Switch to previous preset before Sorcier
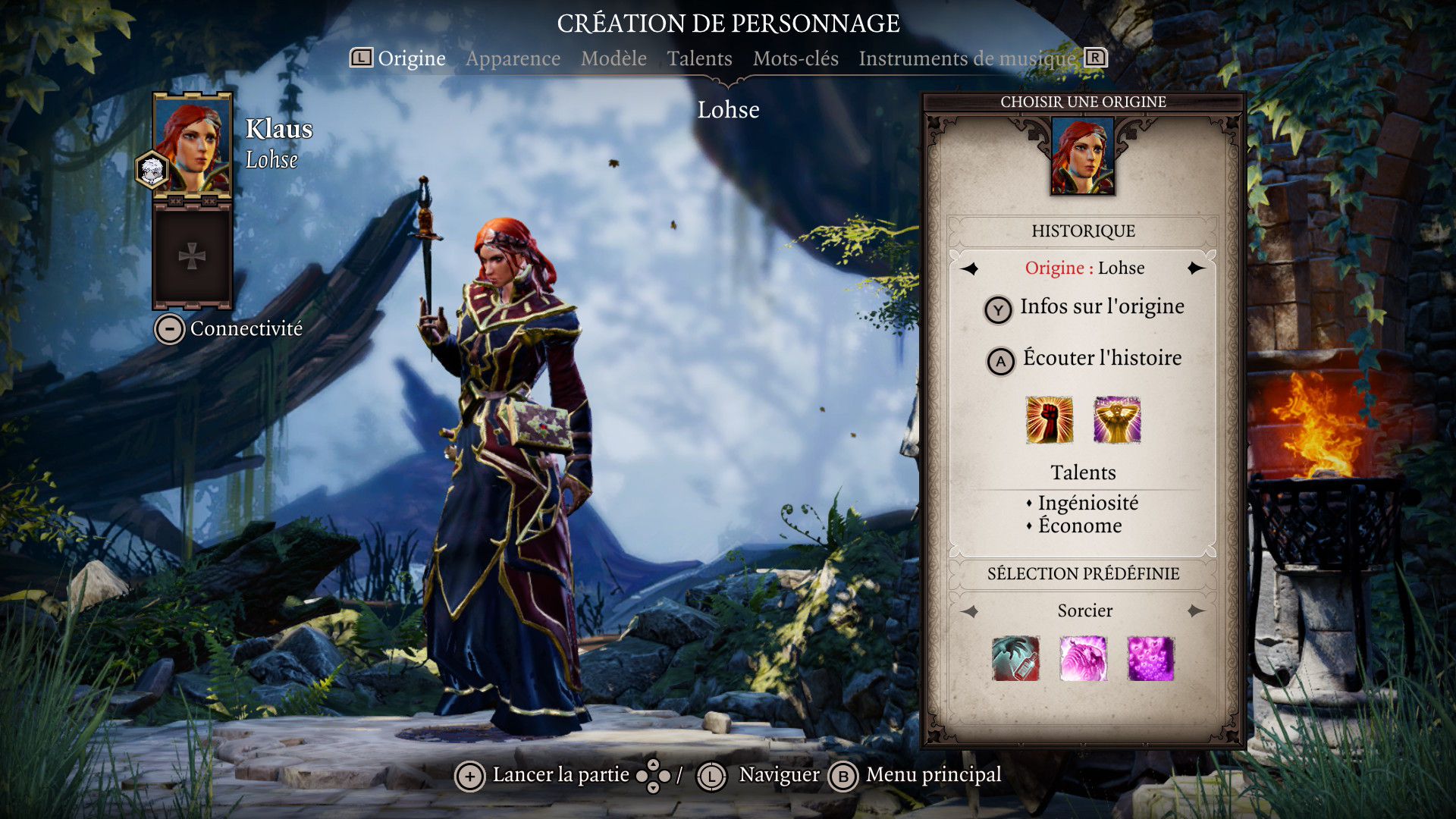Viewport: 1456px width, 819px height. point(970,611)
